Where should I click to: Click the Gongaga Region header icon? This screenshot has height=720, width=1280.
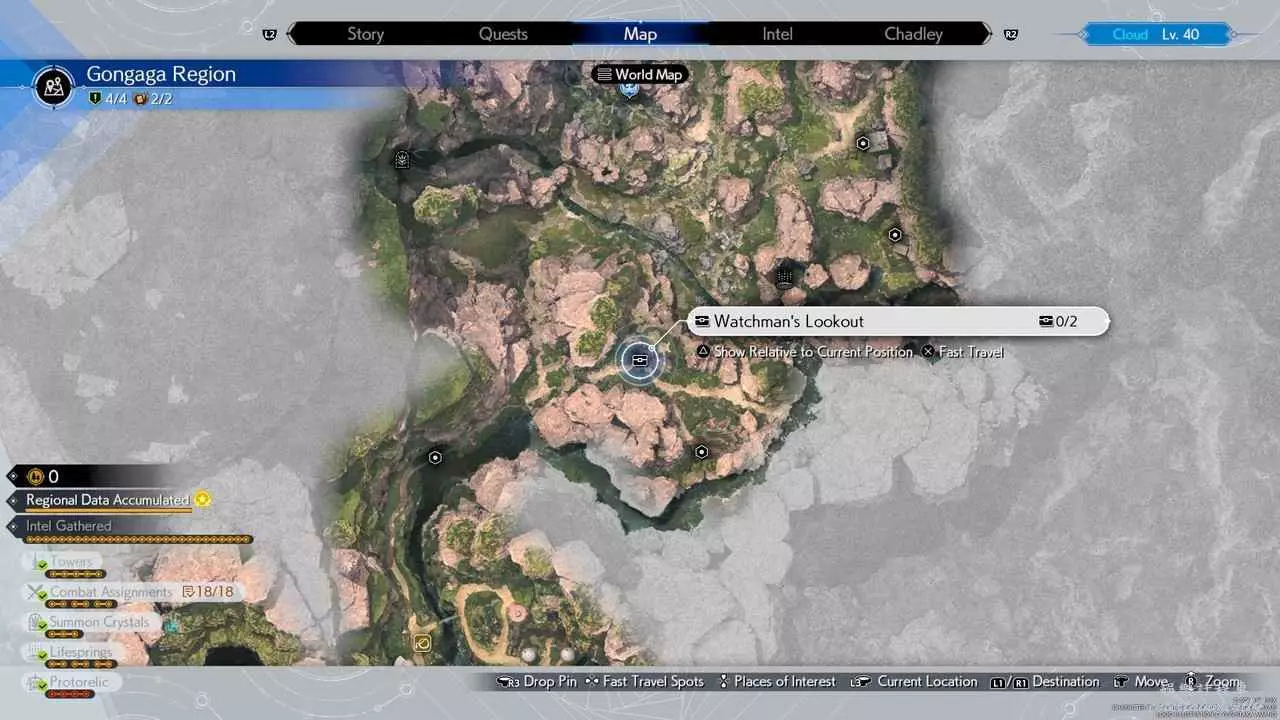pos(53,85)
